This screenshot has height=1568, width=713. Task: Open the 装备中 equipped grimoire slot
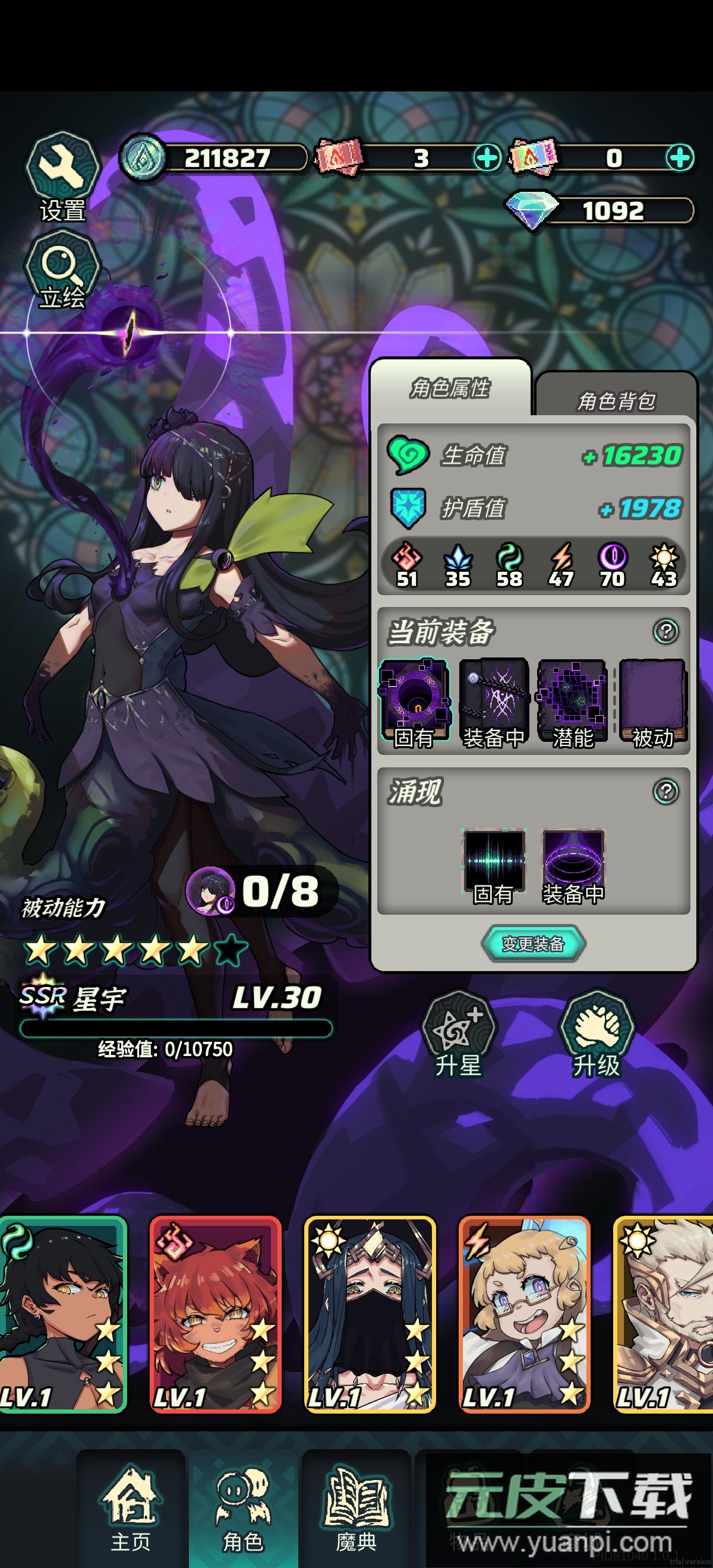click(493, 702)
